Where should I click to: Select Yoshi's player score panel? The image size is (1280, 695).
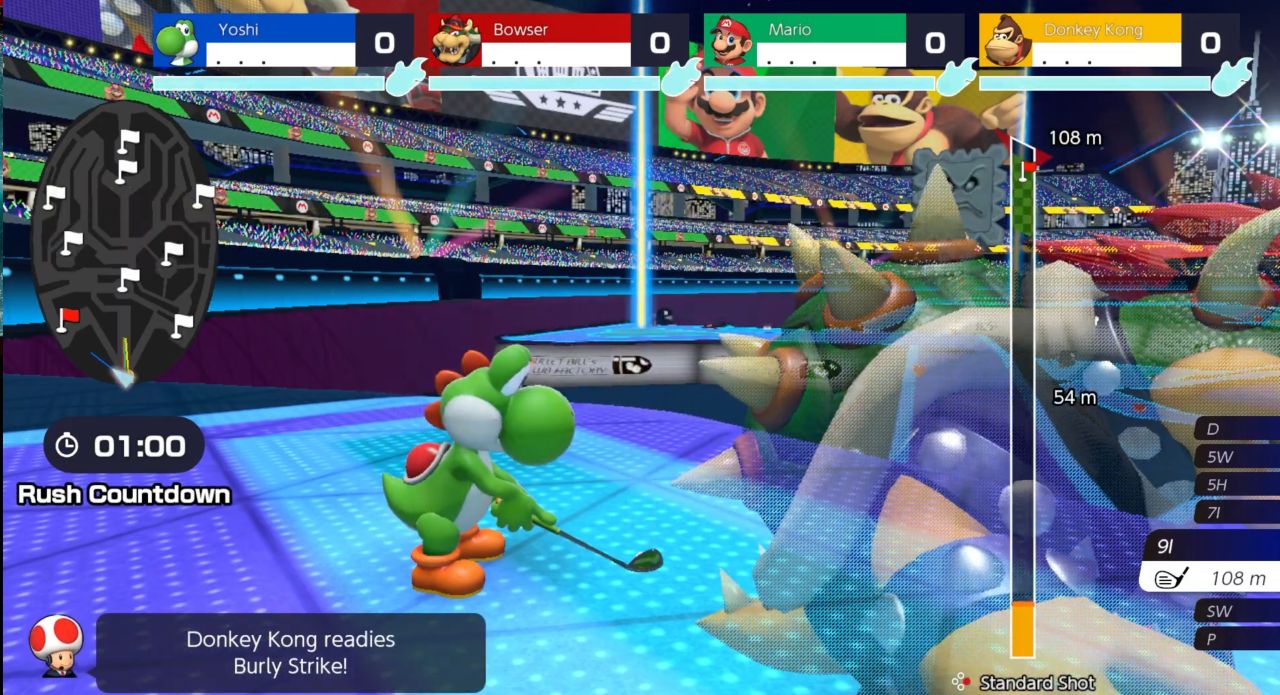coord(283,41)
